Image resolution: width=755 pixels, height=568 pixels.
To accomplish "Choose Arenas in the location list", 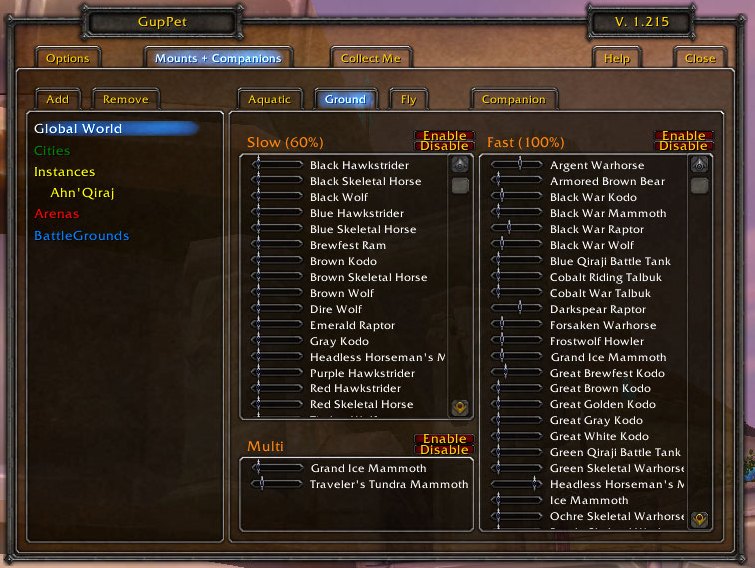I will (56, 214).
